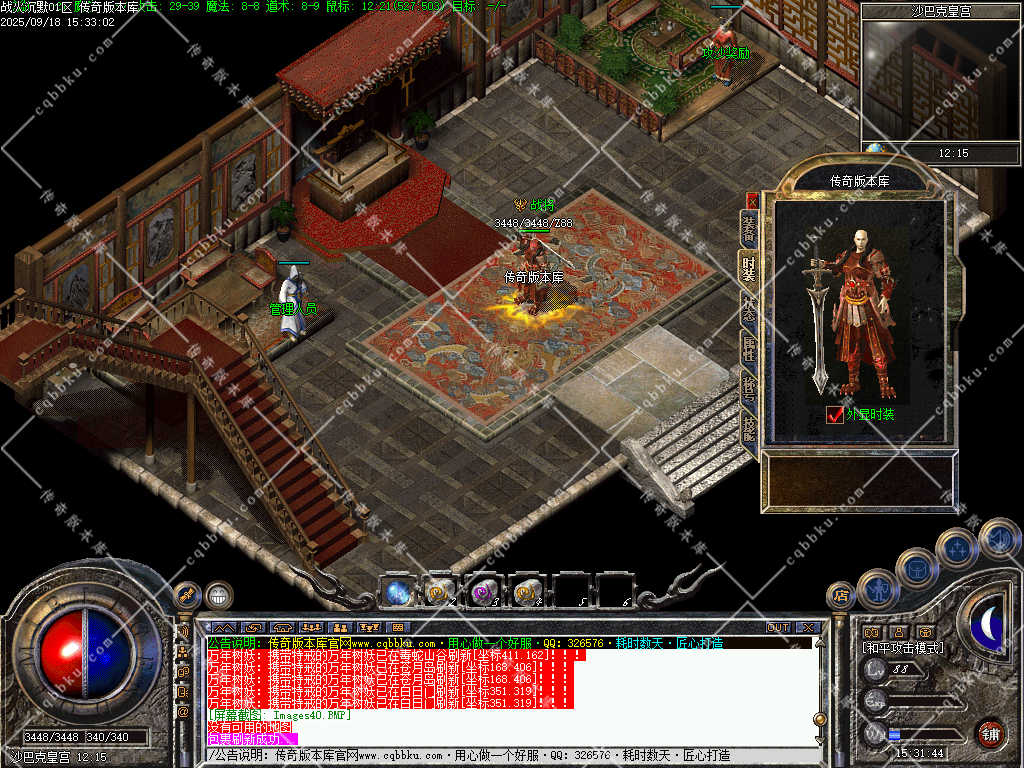Open the bag round button

point(916,568)
